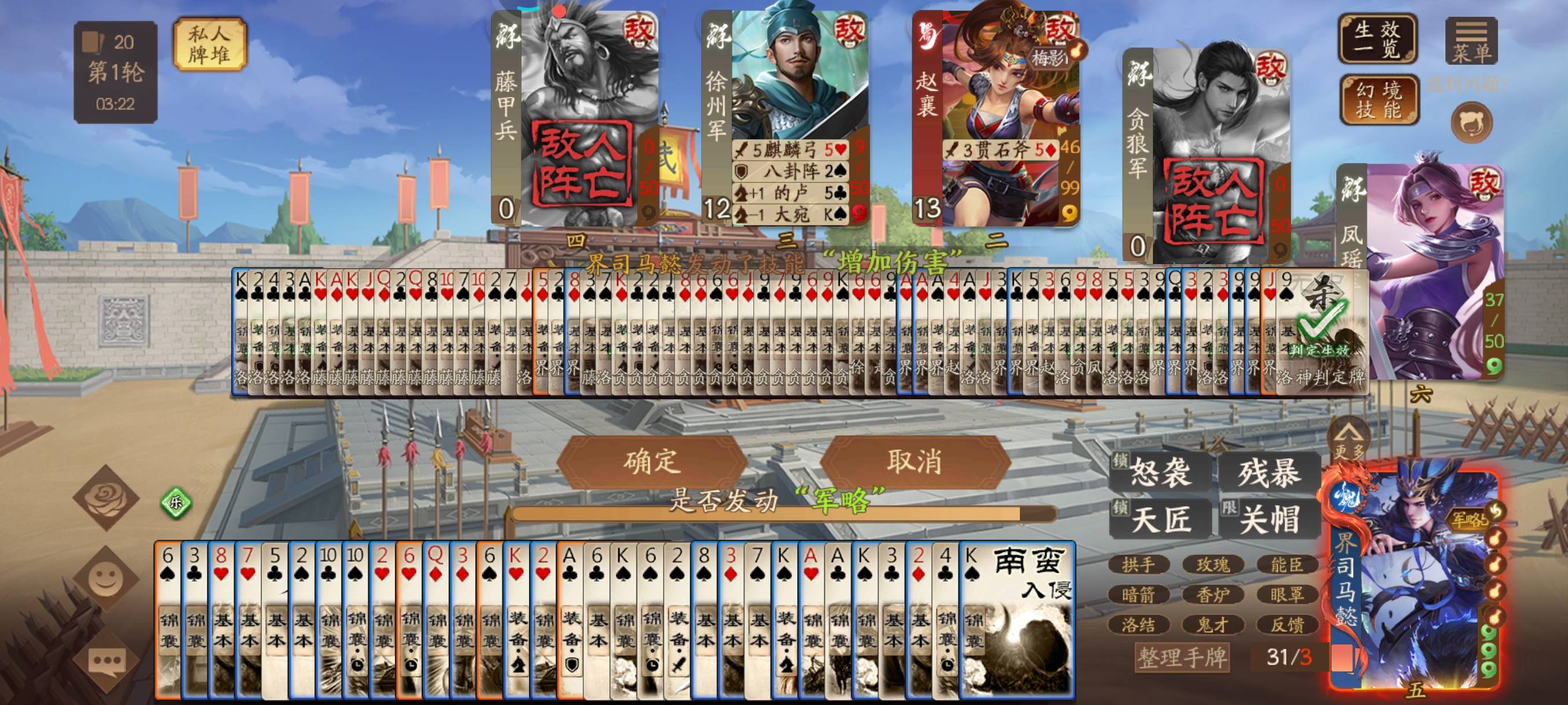Send the 玫瑰 emote
Screen dimensions: 1568x705
click(x=1212, y=565)
